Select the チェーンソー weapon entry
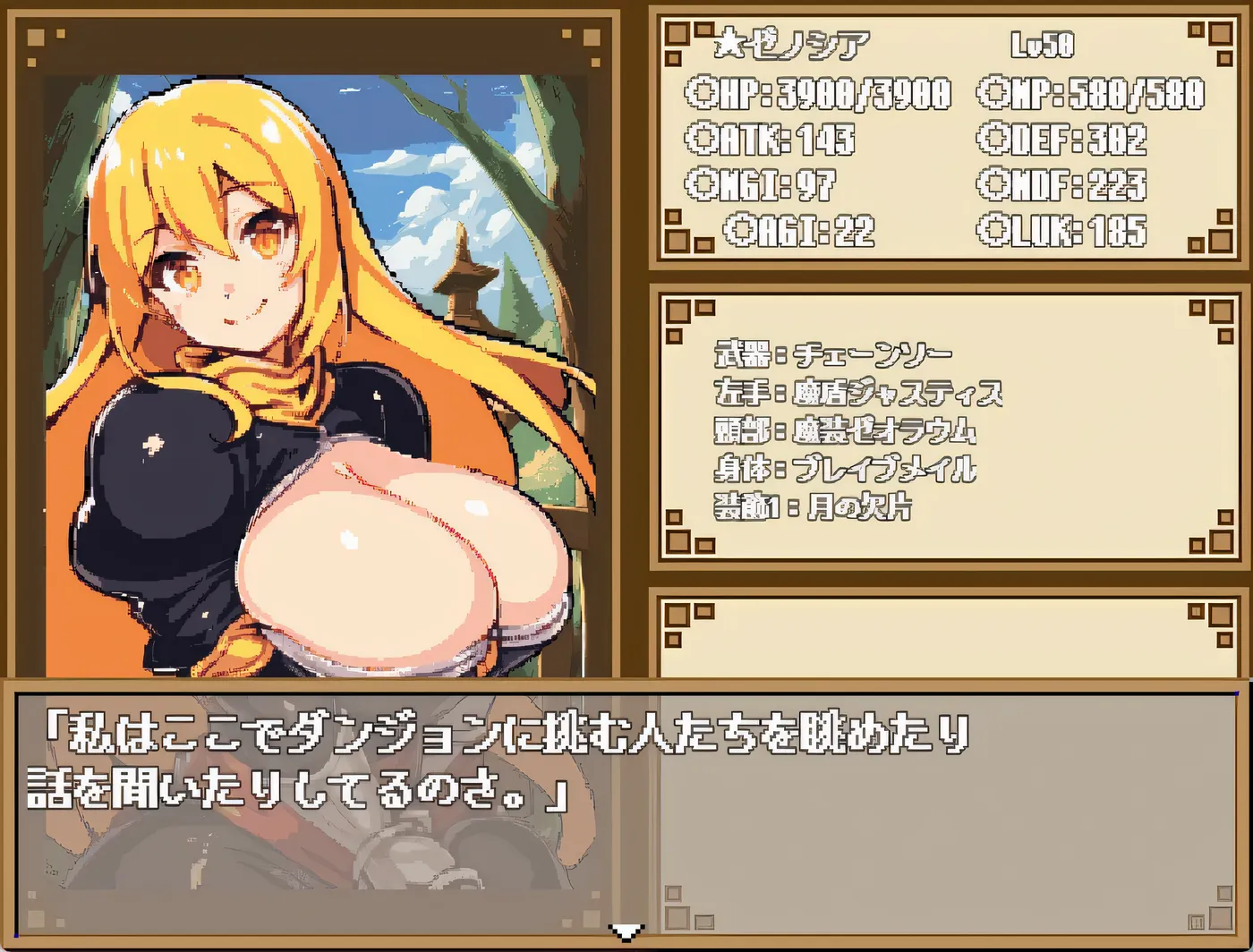1253x952 pixels. pyautogui.click(x=832, y=352)
